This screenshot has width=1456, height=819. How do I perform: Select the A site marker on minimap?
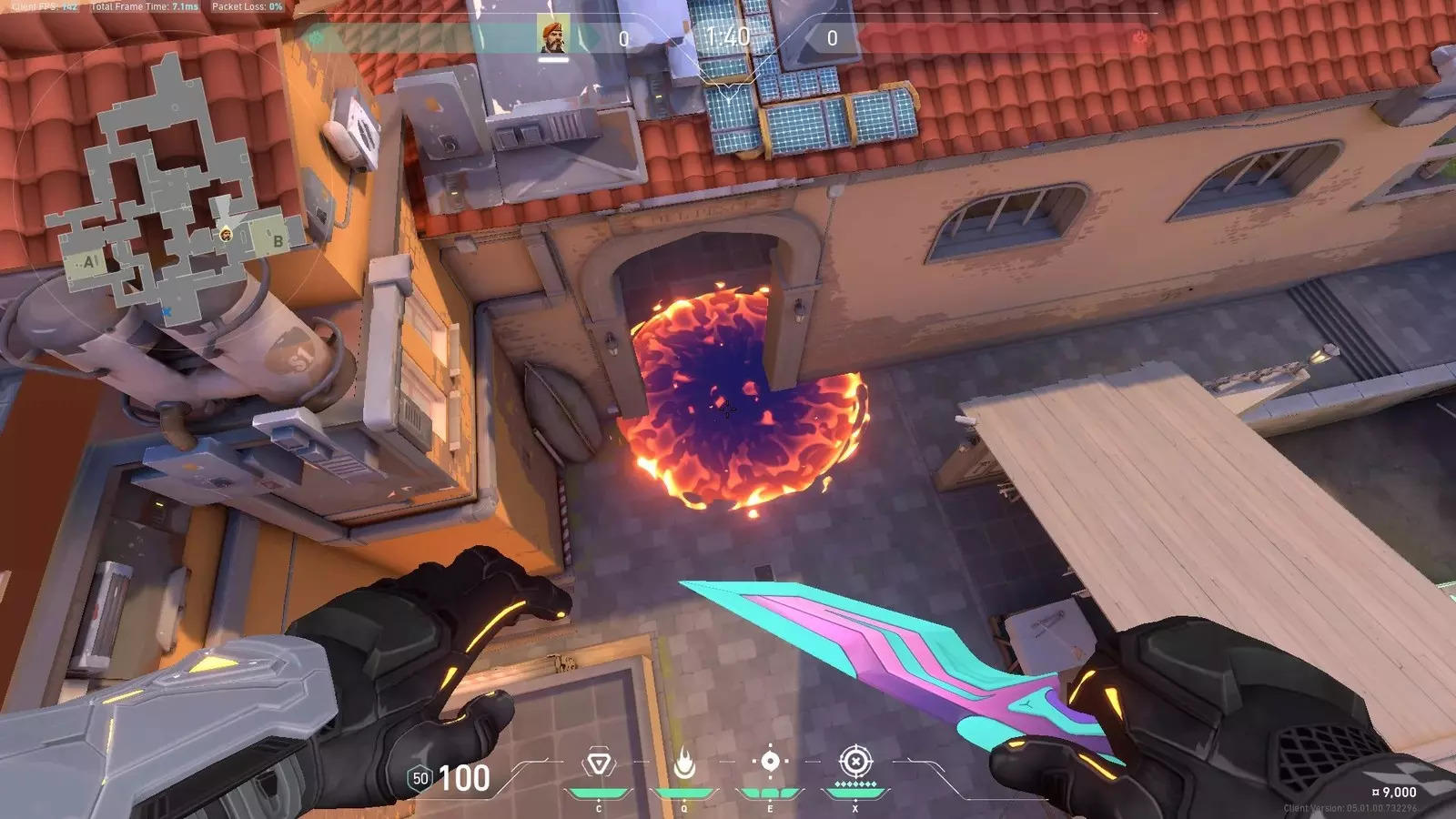[89, 262]
